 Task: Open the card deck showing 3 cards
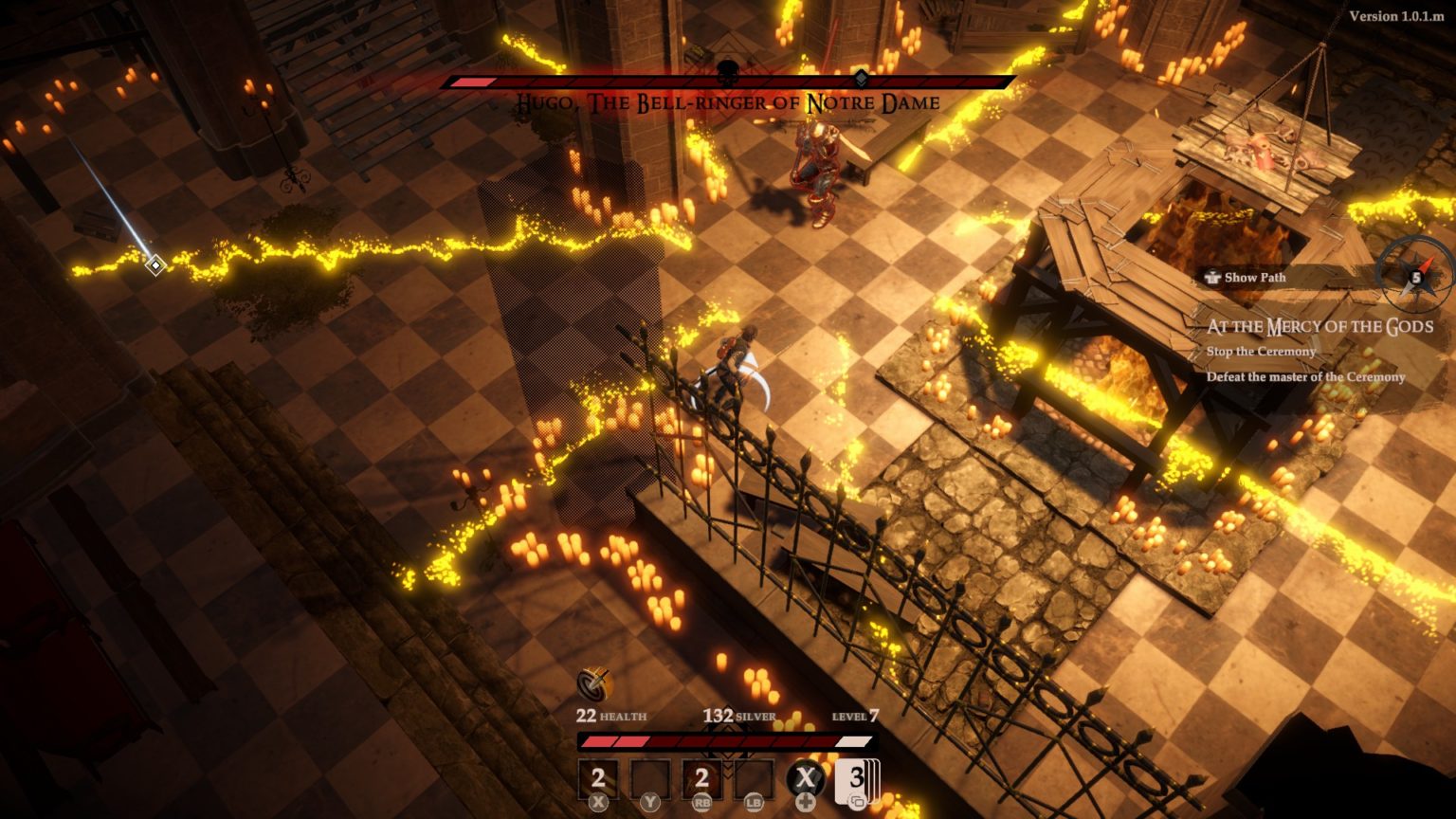pyautogui.click(x=857, y=779)
